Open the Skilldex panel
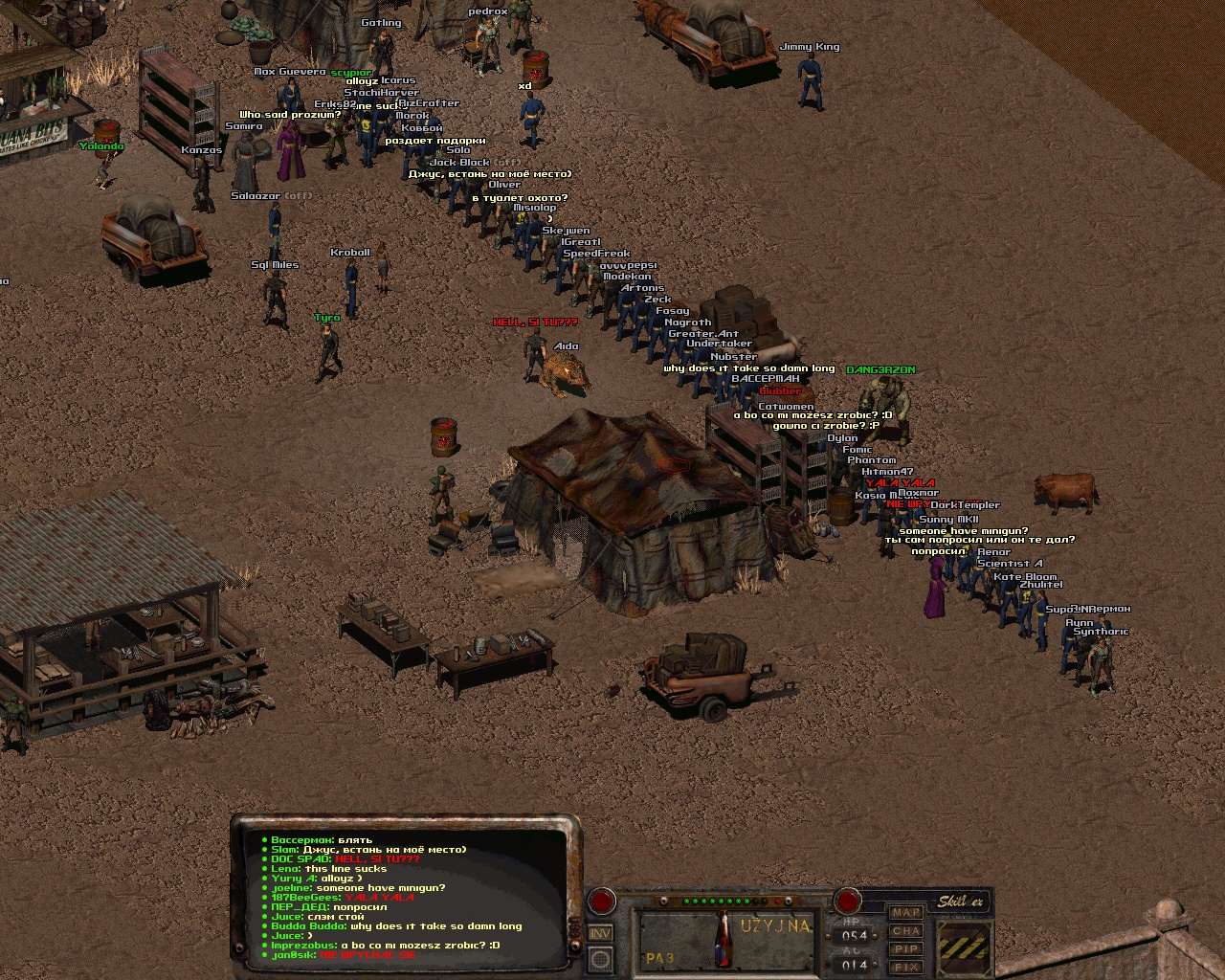The image size is (1225, 980). coord(960,902)
